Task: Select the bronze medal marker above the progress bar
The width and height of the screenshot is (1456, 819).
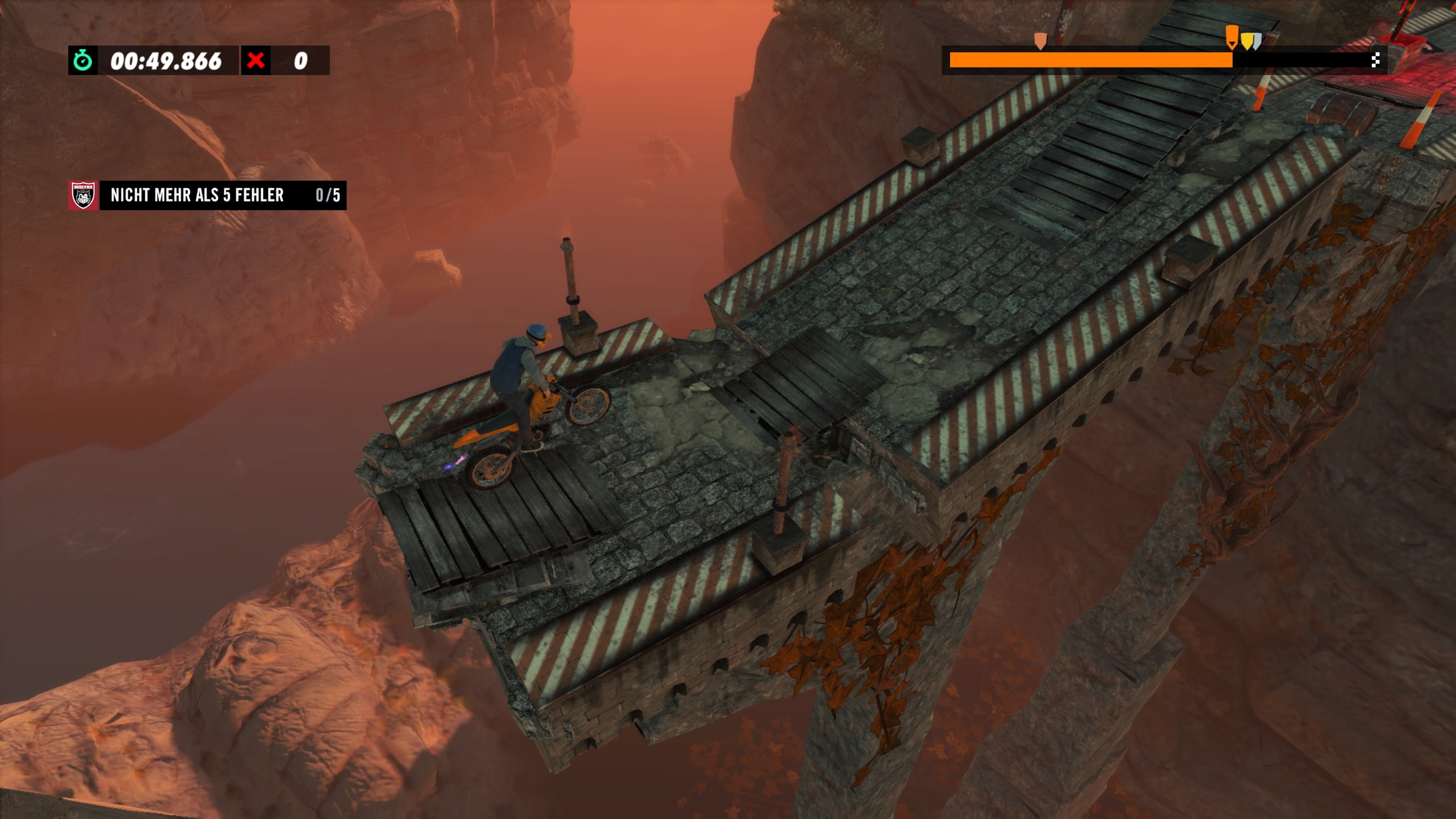Action: pyautogui.click(x=1040, y=41)
